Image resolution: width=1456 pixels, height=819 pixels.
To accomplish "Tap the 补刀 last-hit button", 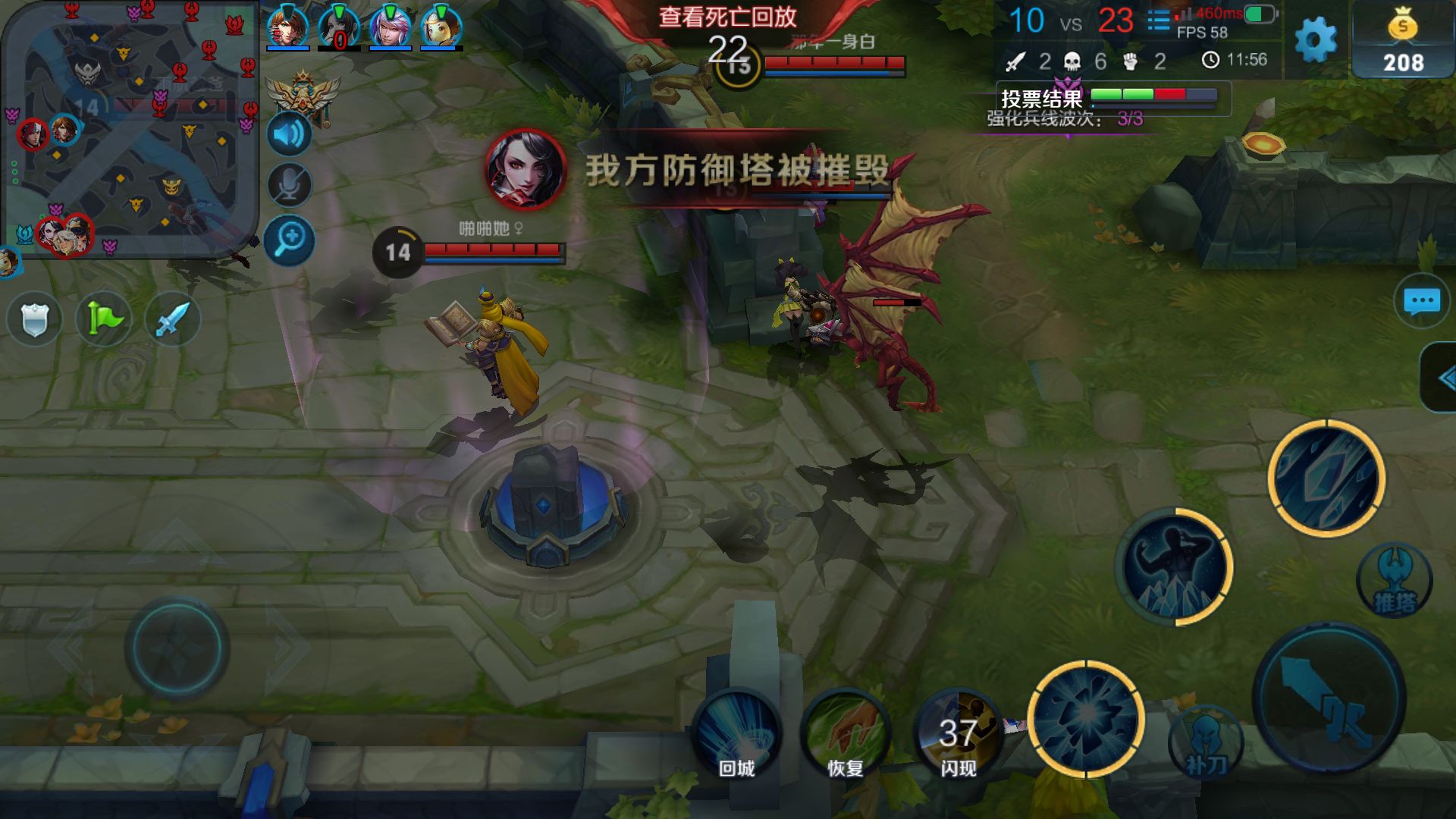I will (1206, 745).
